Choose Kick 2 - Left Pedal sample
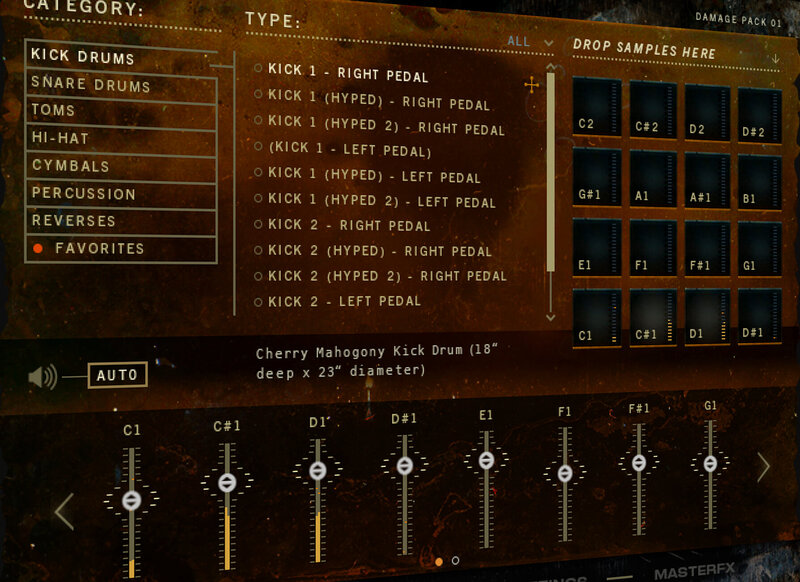The height and width of the screenshot is (582, 800). point(344,301)
